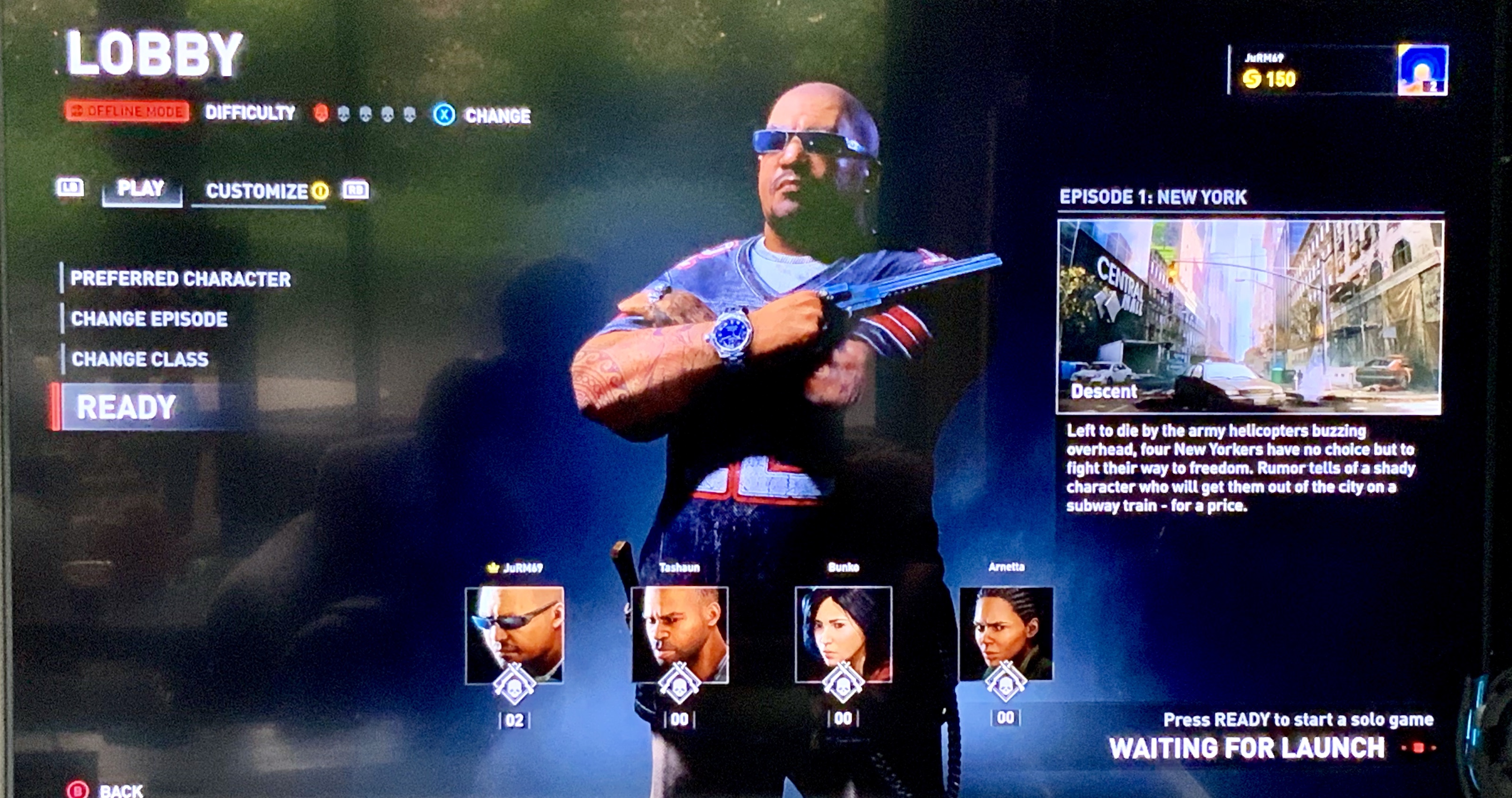Switch to the Play tab
The width and height of the screenshot is (1512, 798).
coord(141,189)
